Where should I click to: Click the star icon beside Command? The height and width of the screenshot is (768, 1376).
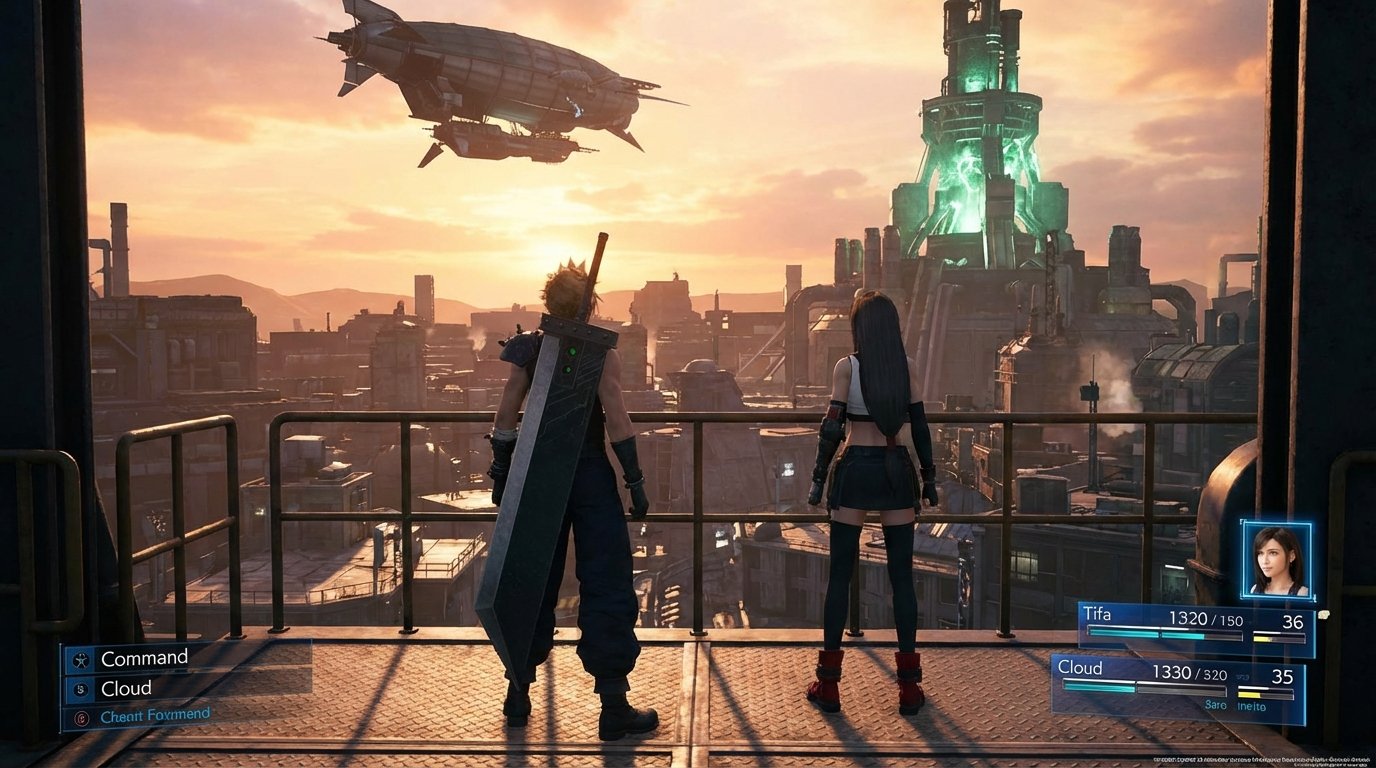[81, 659]
